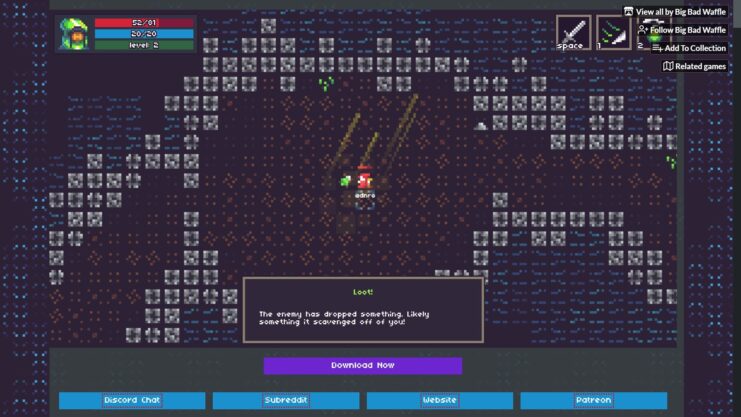Click the purple Download Now button

[x=363, y=366]
